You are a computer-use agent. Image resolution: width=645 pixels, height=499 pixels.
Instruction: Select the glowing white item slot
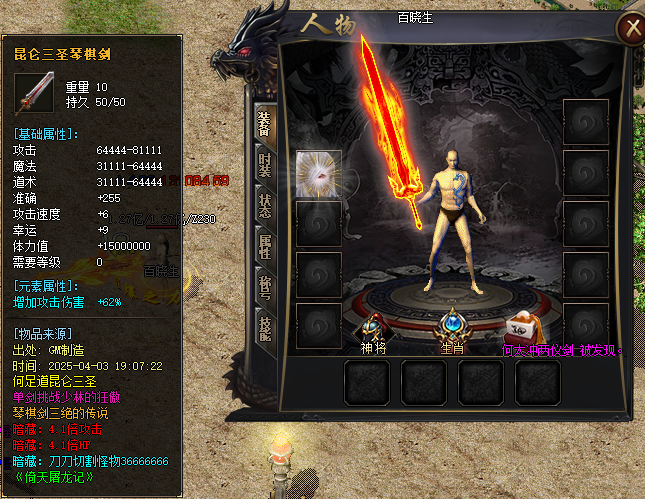coord(318,173)
